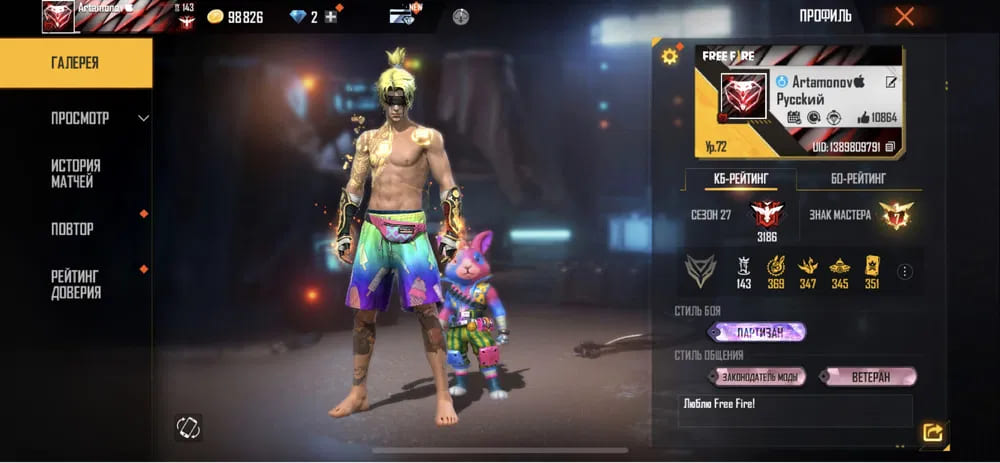Select the Законодатель моды tag
Image resolution: width=1000 pixels, height=463 pixels.
[x=757, y=377]
